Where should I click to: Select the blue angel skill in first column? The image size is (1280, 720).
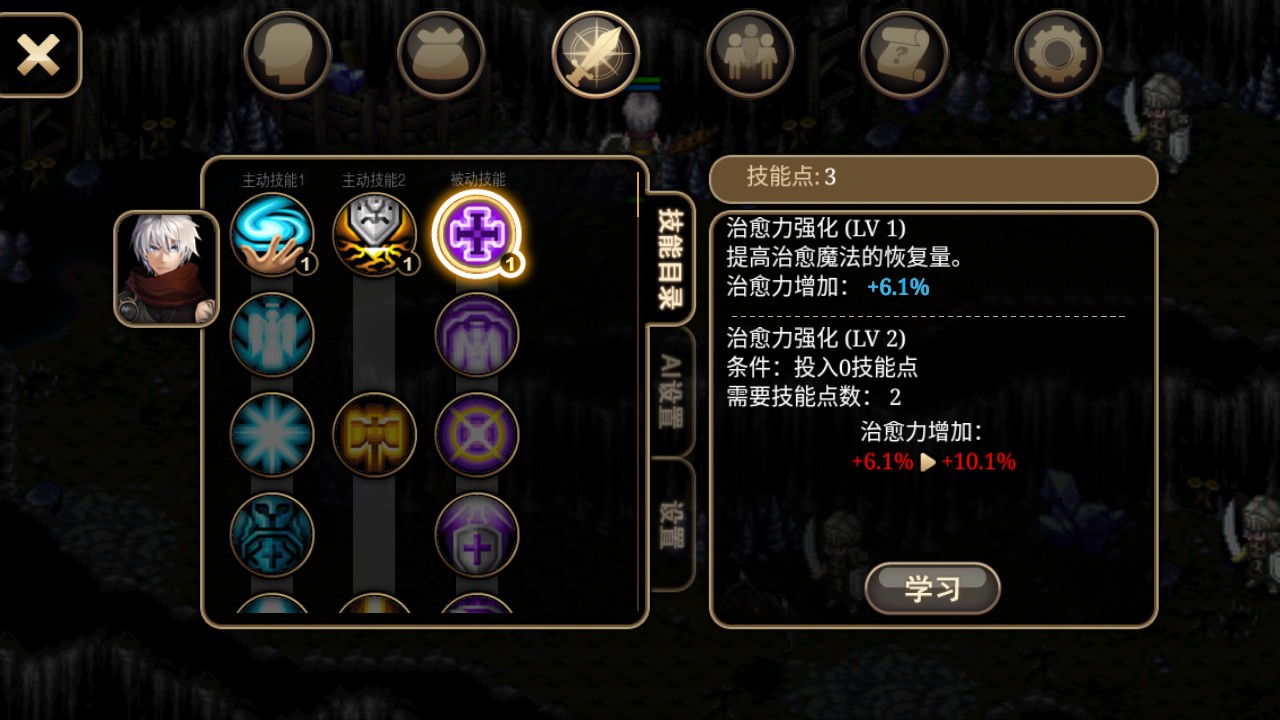(270, 335)
